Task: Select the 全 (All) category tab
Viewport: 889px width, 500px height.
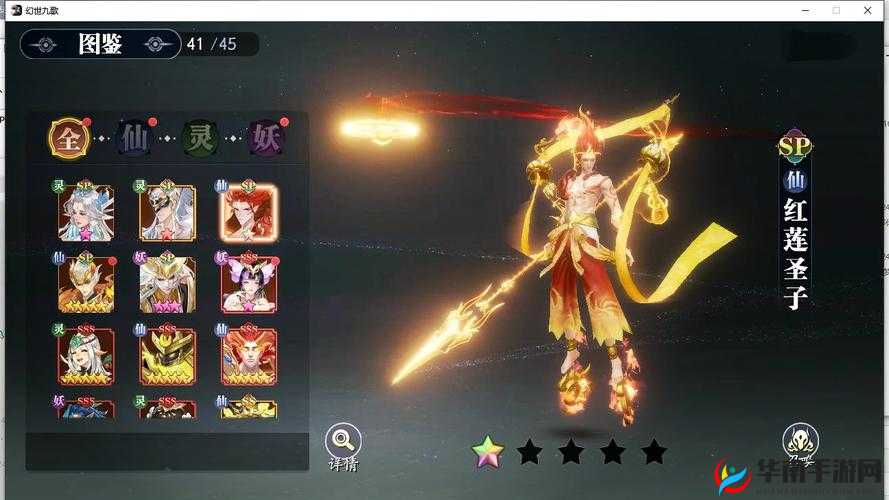Action: (69, 139)
